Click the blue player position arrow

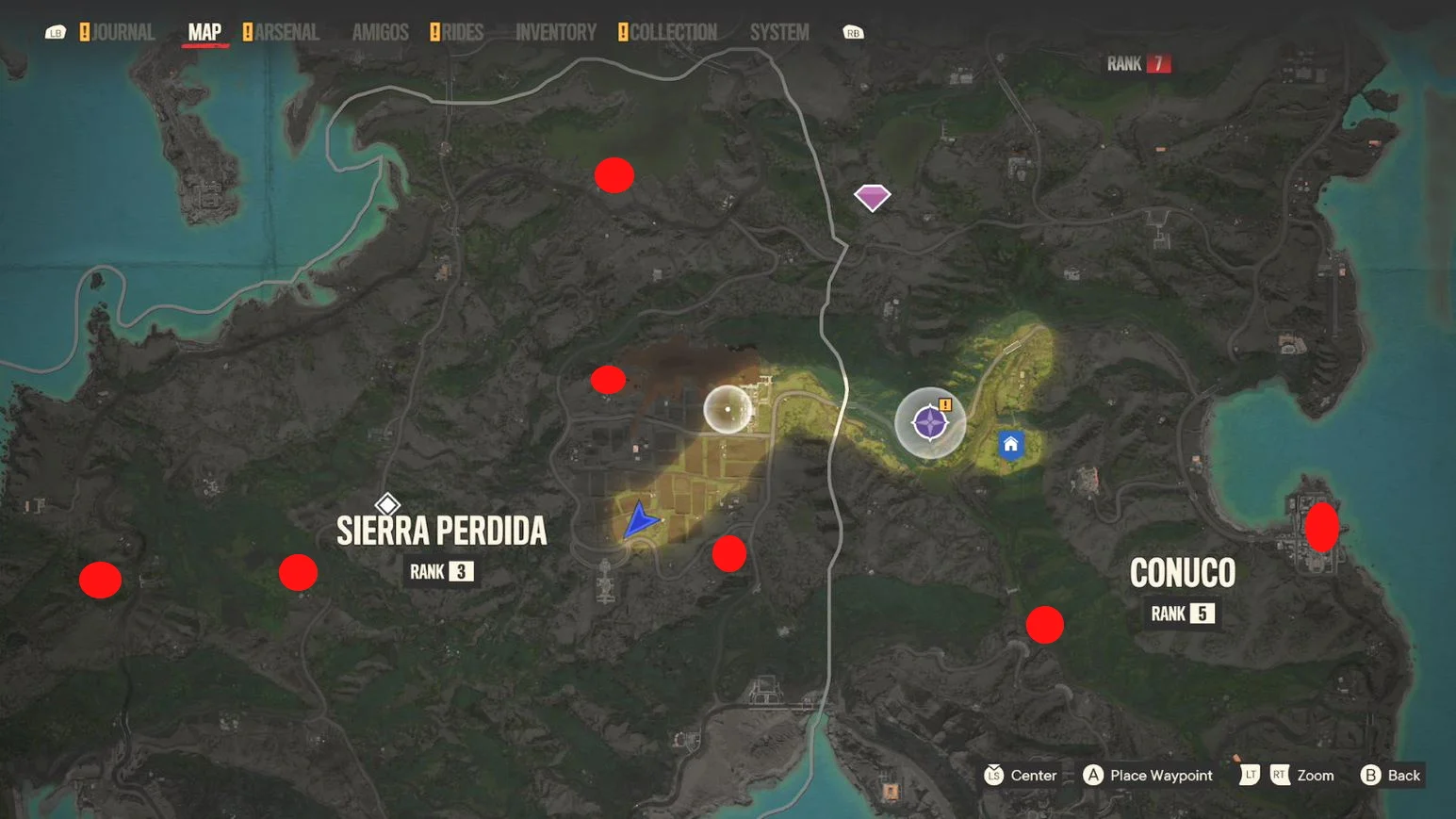click(x=641, y=519)
